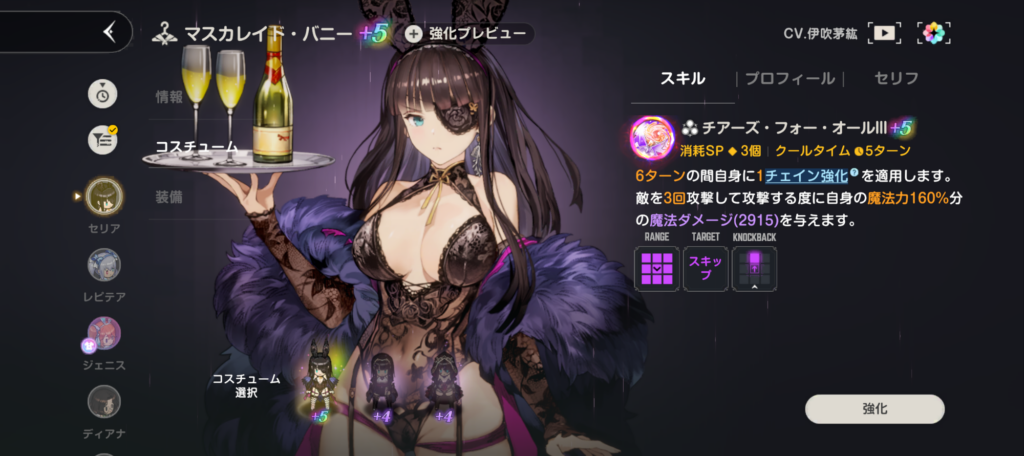The height and width of the screenshot is (456, 1024).
Task: Open the 強化プレビュー enhancement preview
Action: 468,33
